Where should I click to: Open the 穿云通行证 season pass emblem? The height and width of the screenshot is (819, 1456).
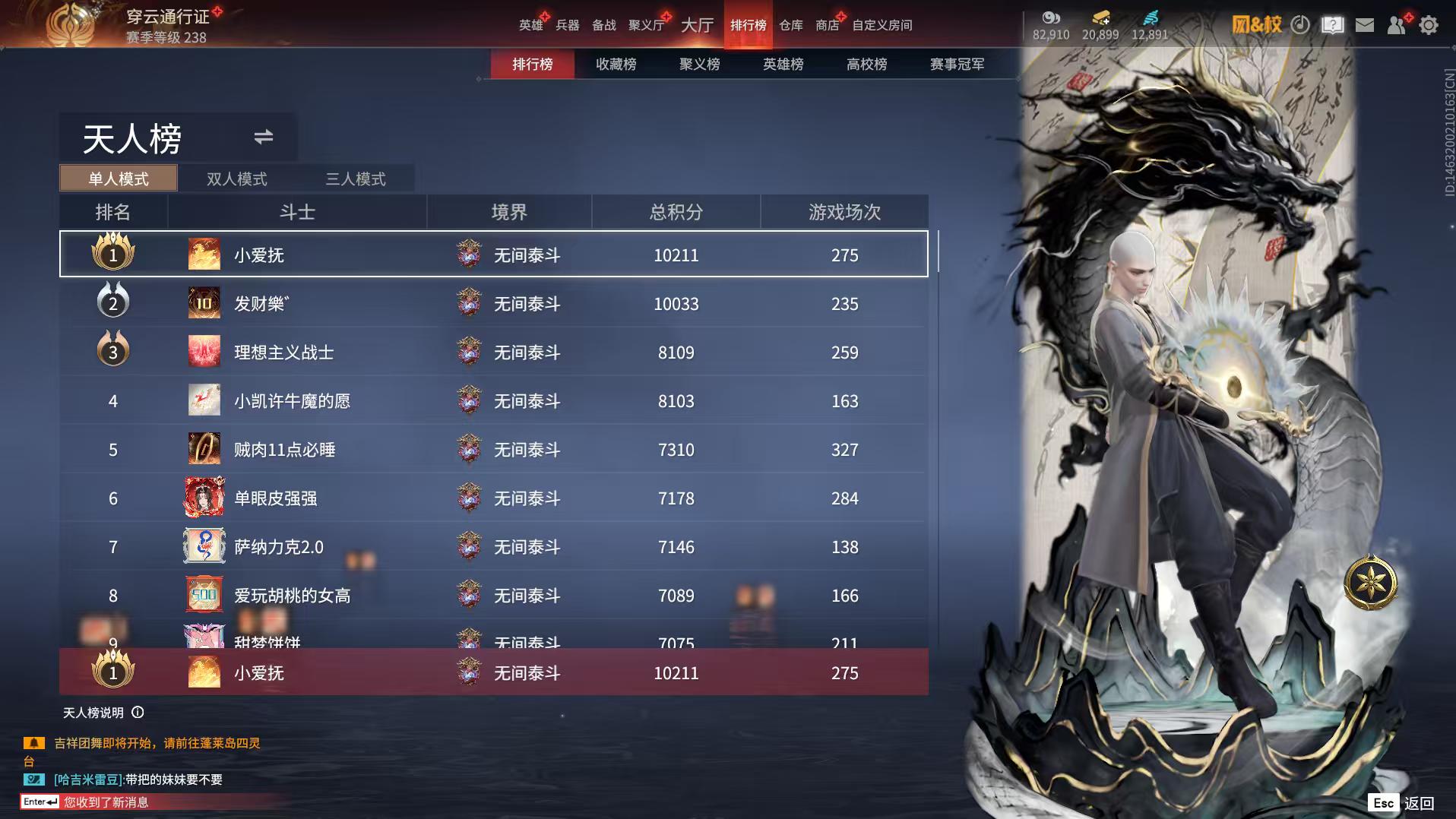click(x=74, y=25)
